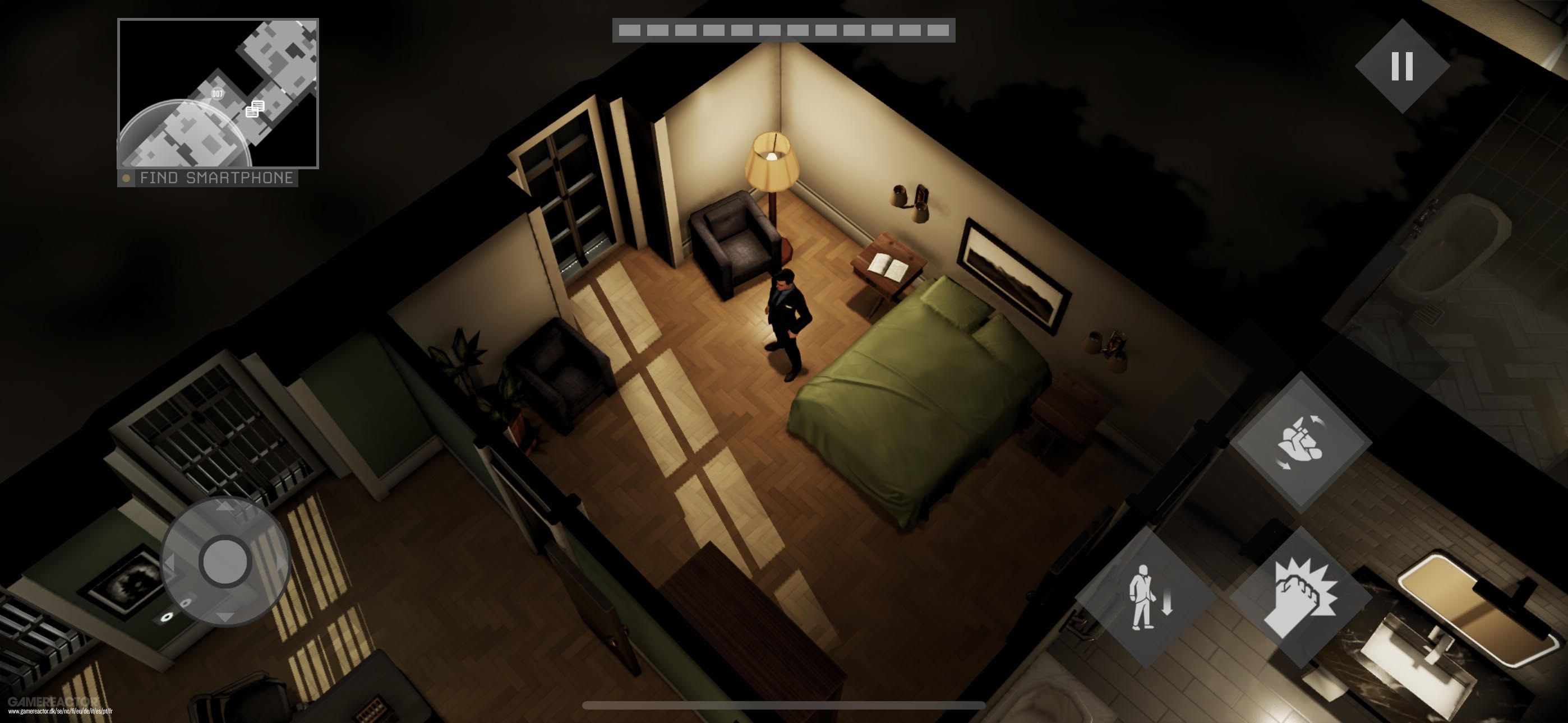This screenshot has width=1568, height=723.
Task: Tap the 007 agent marker on the minimap
Action: pyautogui.click(x=217, y=93)
